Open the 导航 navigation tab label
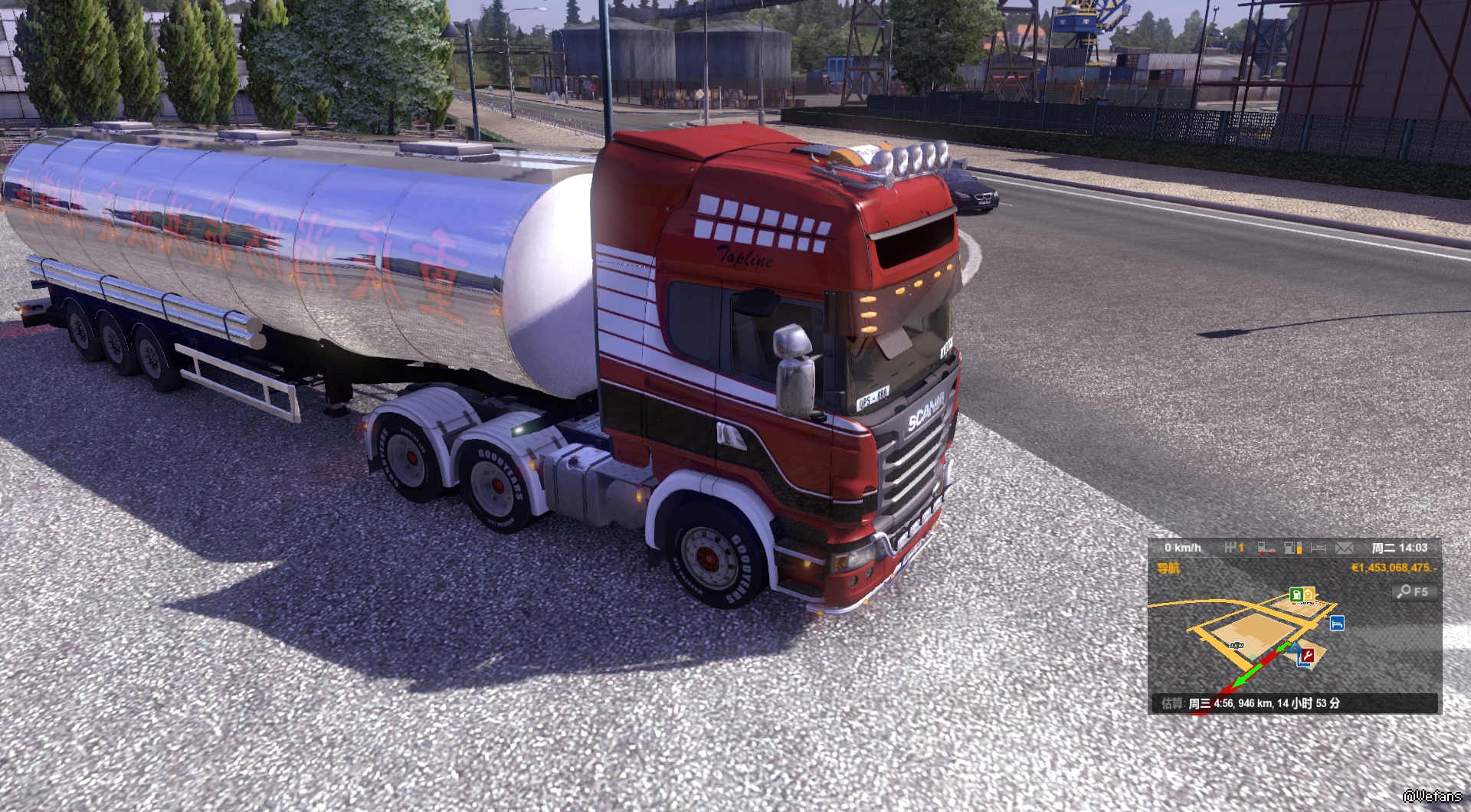 (x=1168, y=568)
